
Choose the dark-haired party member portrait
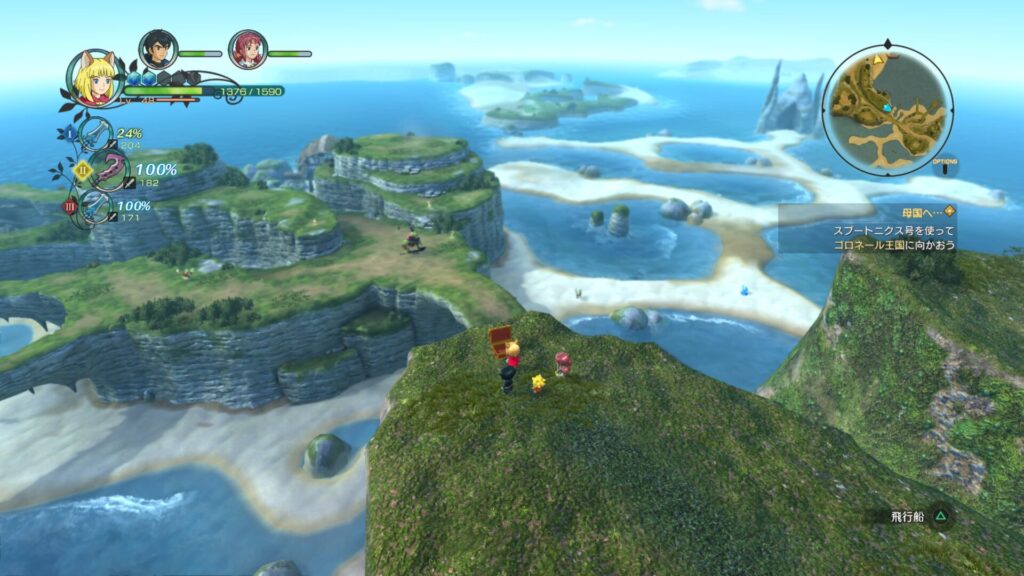[x=158, y=49]
